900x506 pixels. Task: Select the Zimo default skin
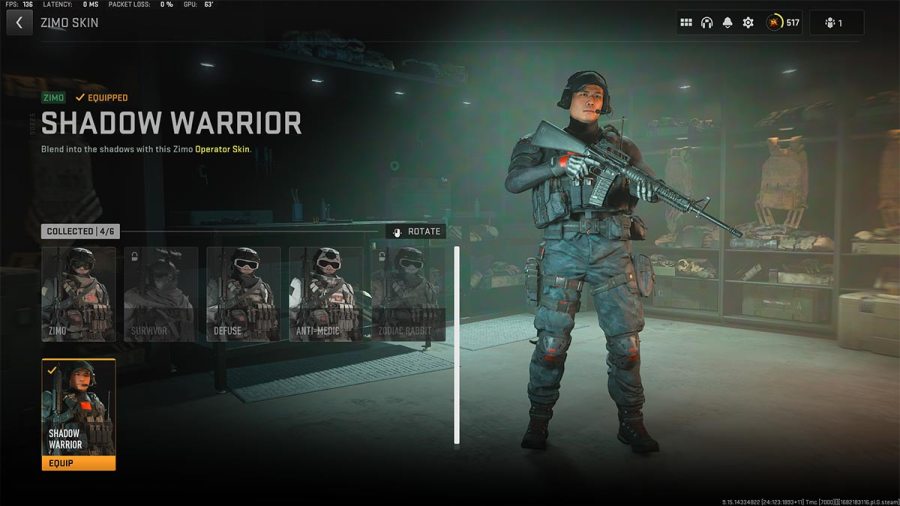(x=79, y=294)
